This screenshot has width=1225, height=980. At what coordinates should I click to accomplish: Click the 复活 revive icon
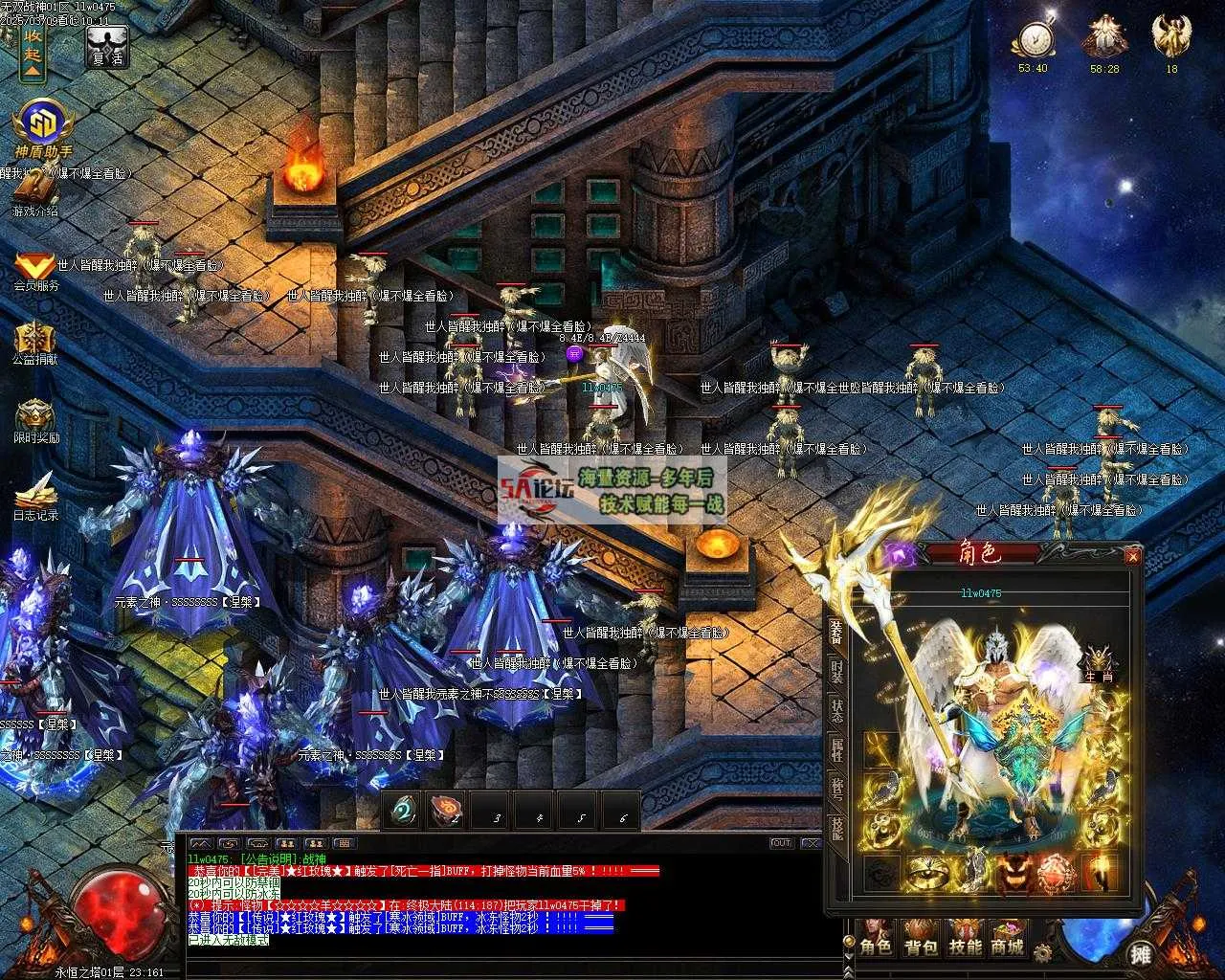(x=106, y=46)
